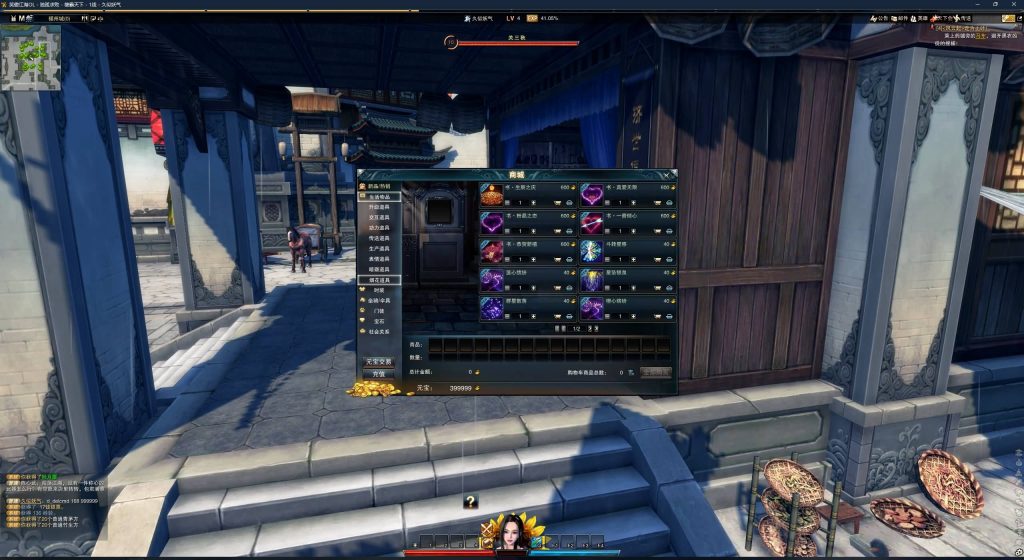Click the character portrait with sunflower
Image resolution: width=1024 pixels, height=560 pixels.
pyautogui.click(x=512, y=533)
